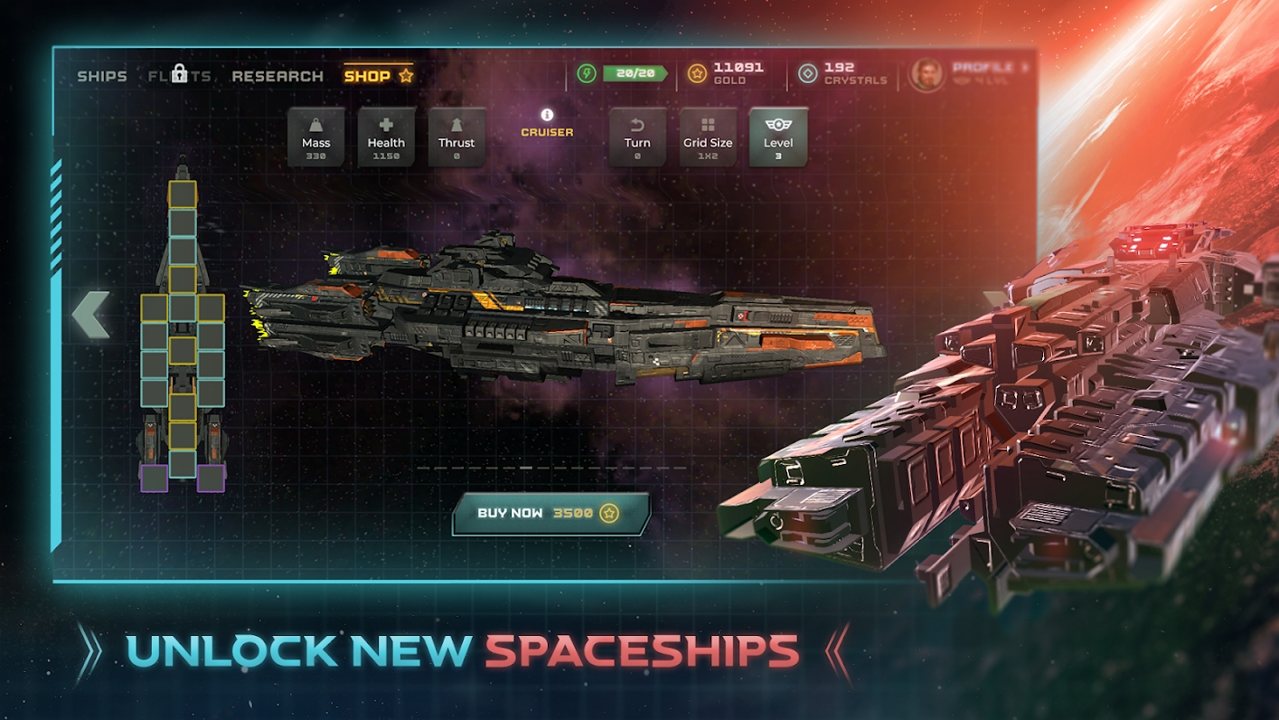This screenshot has height=720, width=1279.
Task: Choose the Thrust stat tile
Action: click(x=456, y=136)
